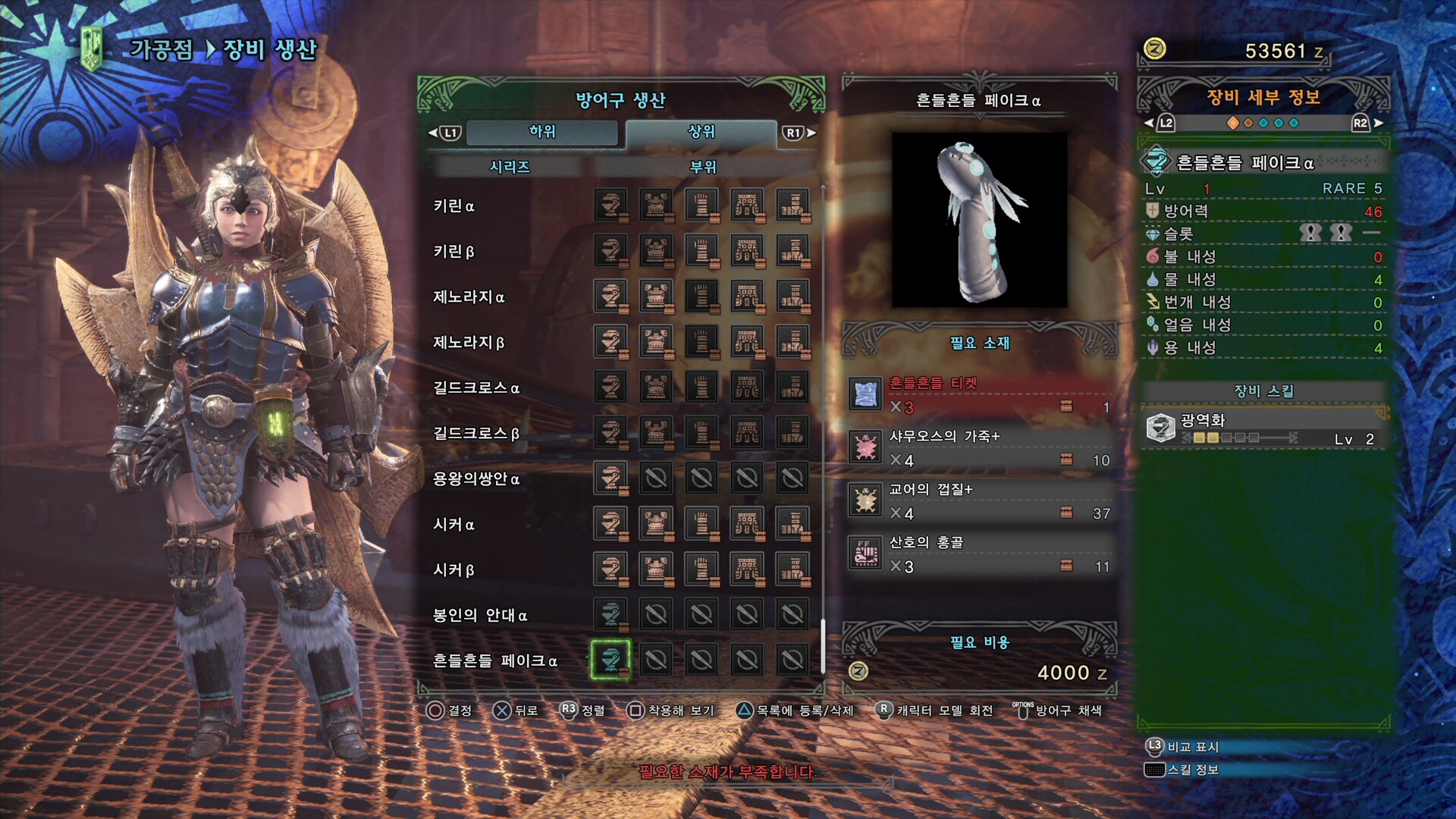
Task: Click the 흔들흔들 티켓 material row
Action: [980, 394]
